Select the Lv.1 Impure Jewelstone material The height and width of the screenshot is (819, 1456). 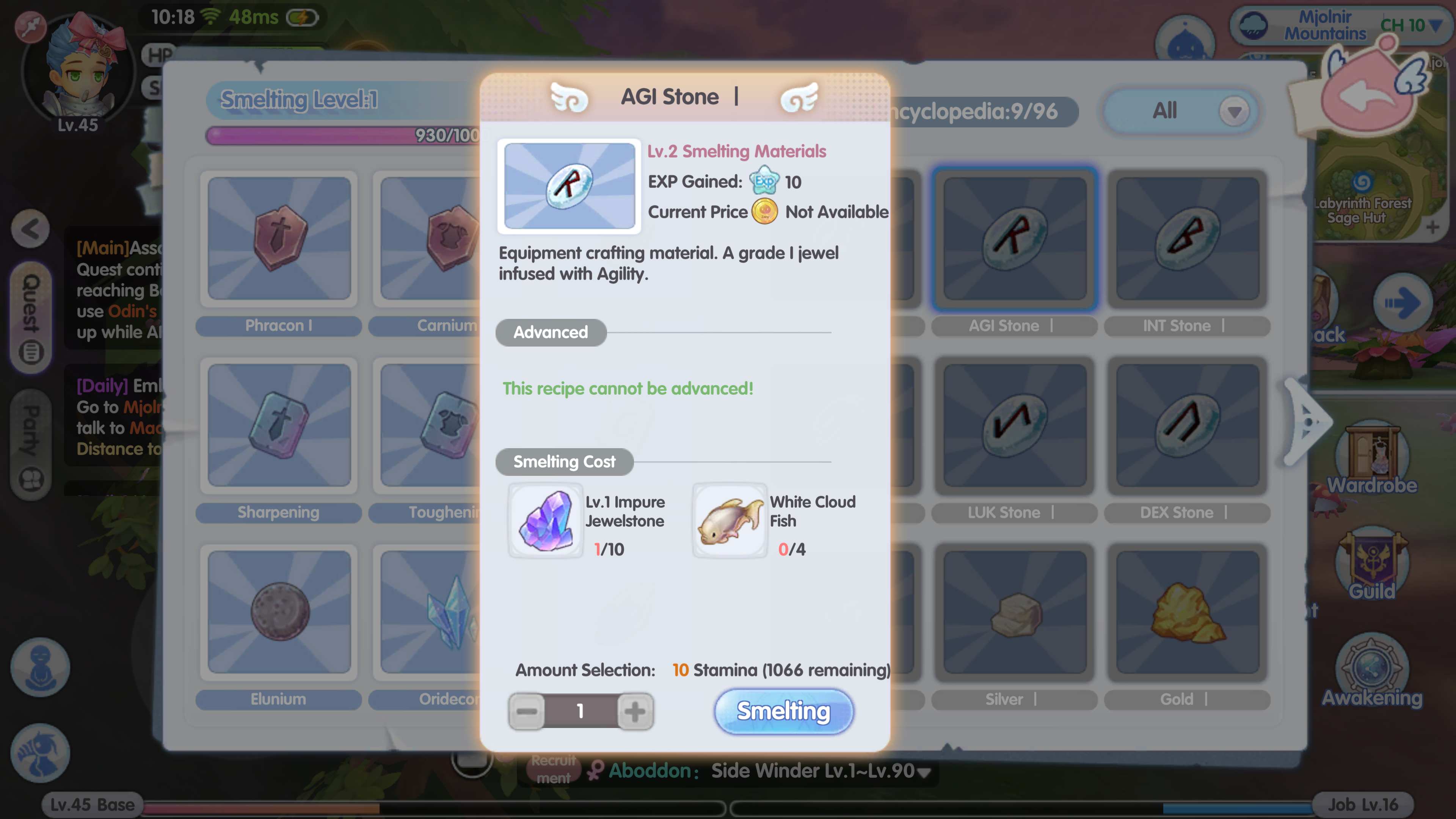pyautogui.click(x=546, y=521)
